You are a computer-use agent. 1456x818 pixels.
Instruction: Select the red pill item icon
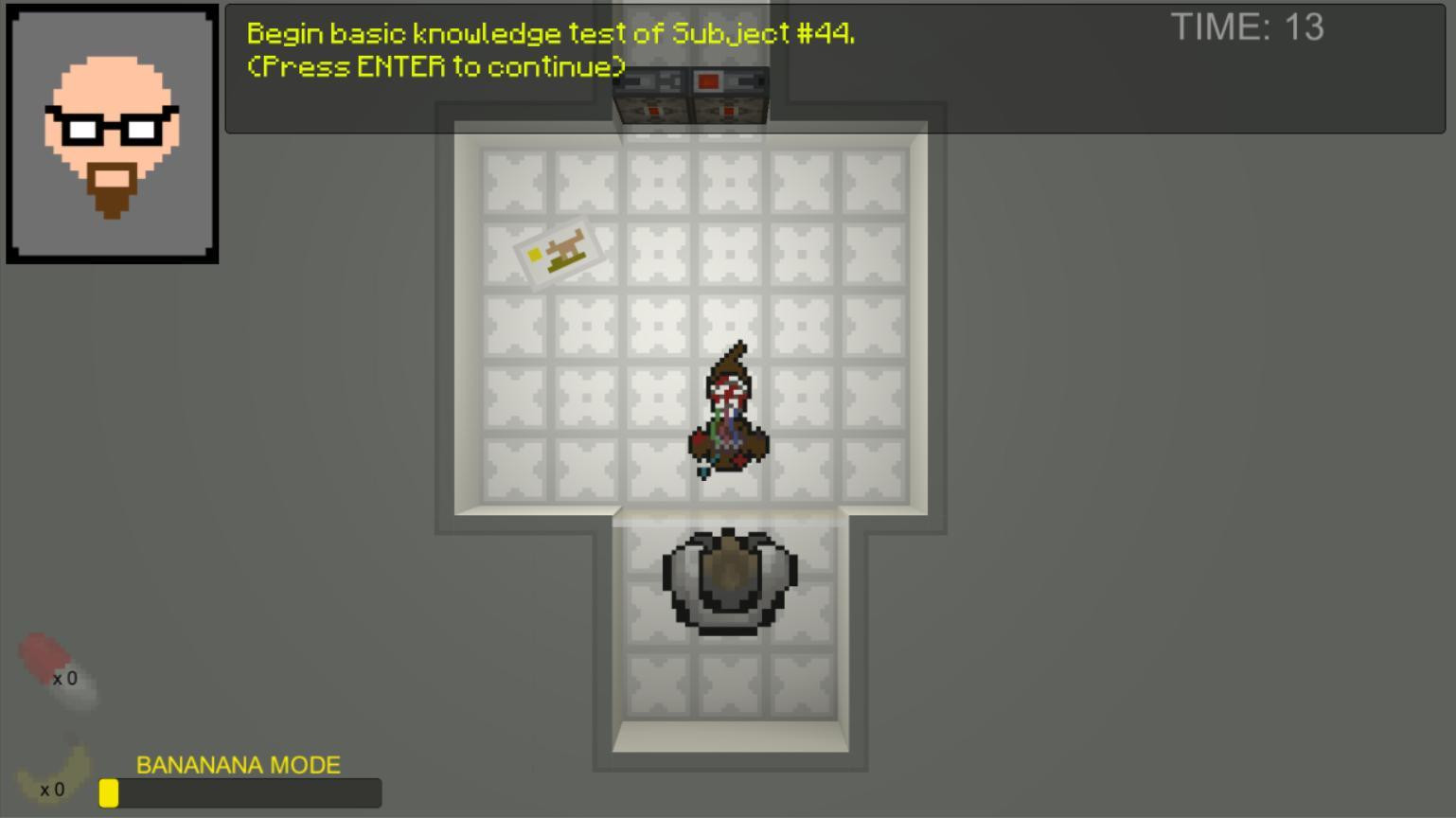point(43,658)
